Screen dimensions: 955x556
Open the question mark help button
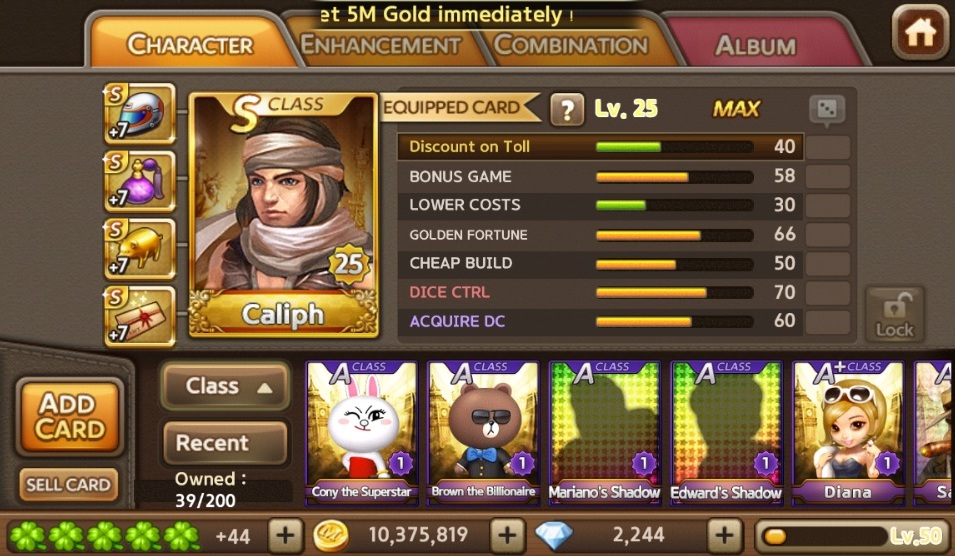(567, 109)
